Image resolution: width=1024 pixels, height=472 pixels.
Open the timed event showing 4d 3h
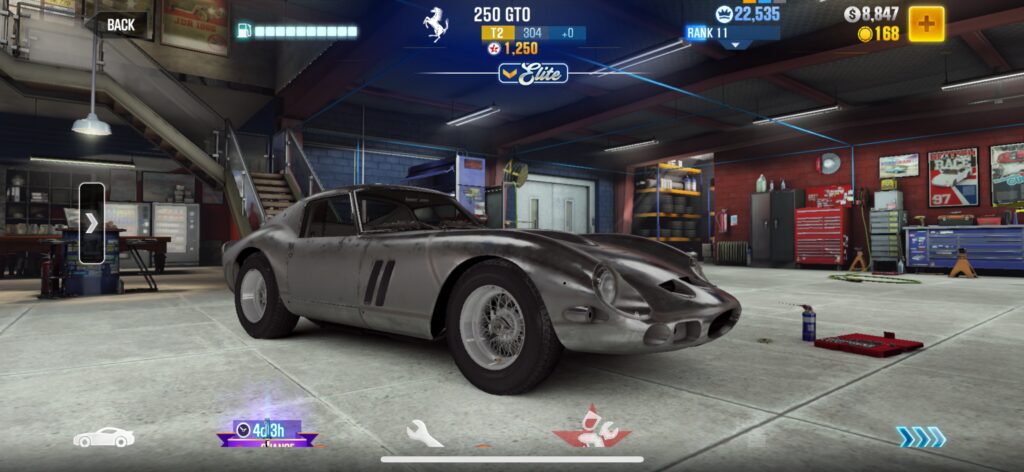[267, 433]
